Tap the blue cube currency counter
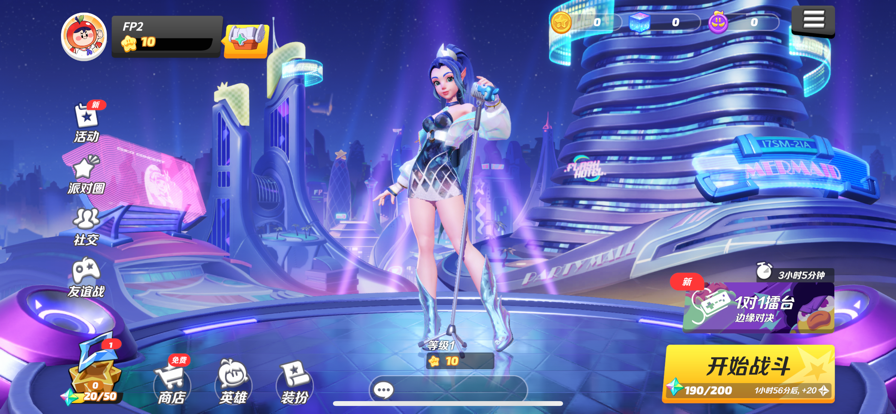This screenshot has height=414, width=896. tap(659, 22)
